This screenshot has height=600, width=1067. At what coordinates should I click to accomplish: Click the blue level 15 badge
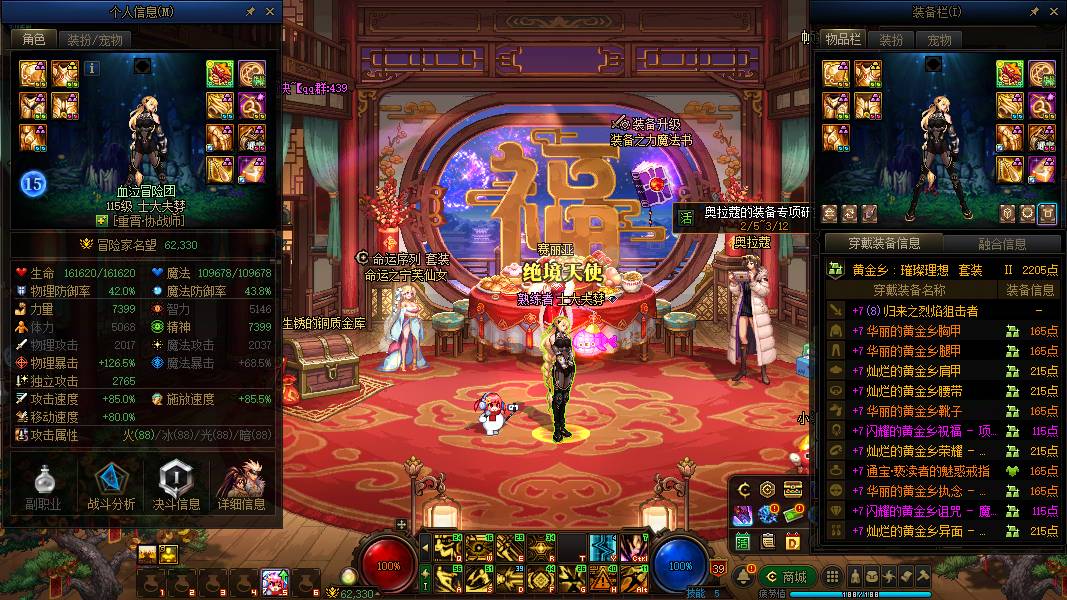32,183
